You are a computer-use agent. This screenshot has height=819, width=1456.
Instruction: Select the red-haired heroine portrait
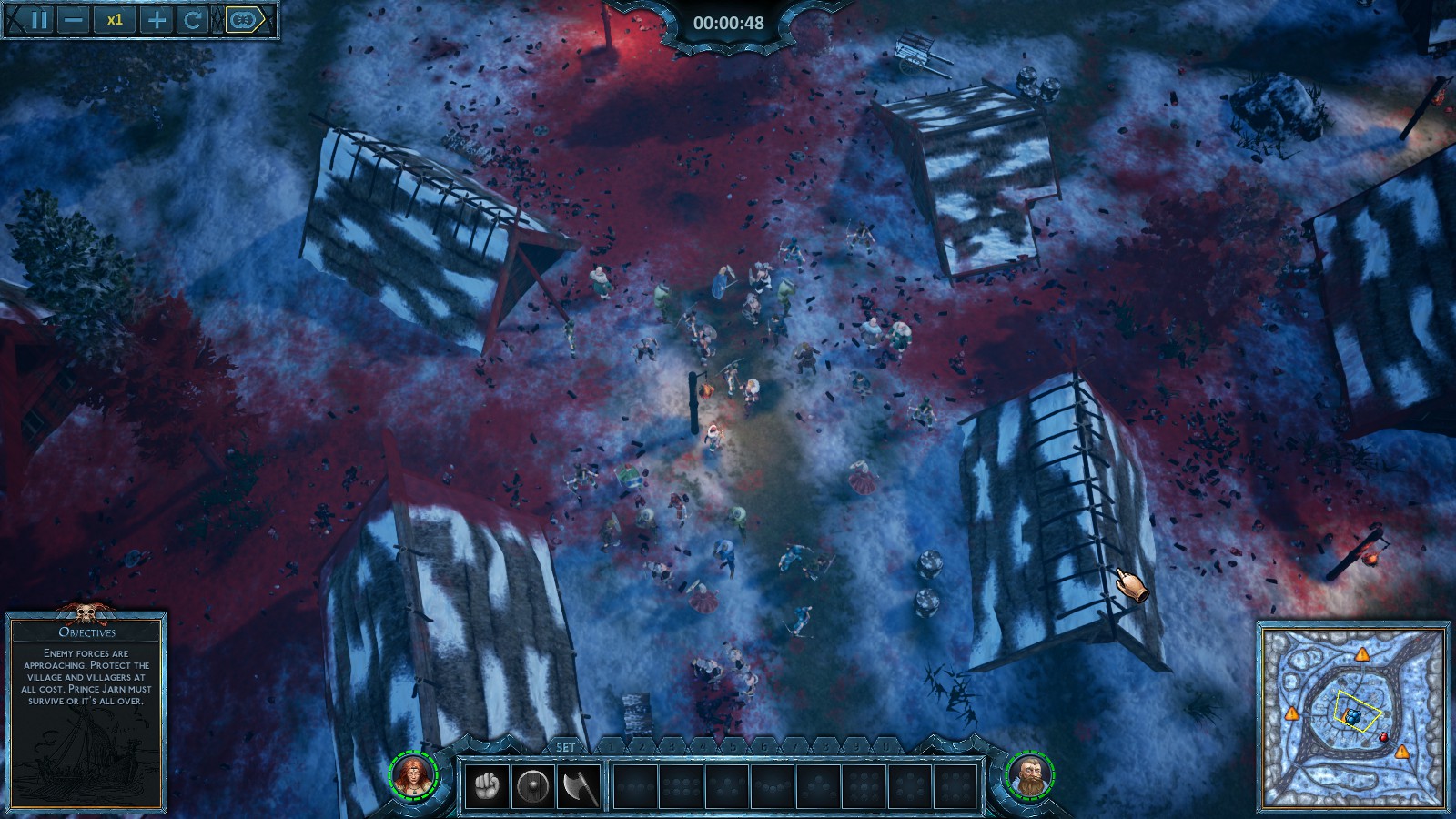click(415, 775)
